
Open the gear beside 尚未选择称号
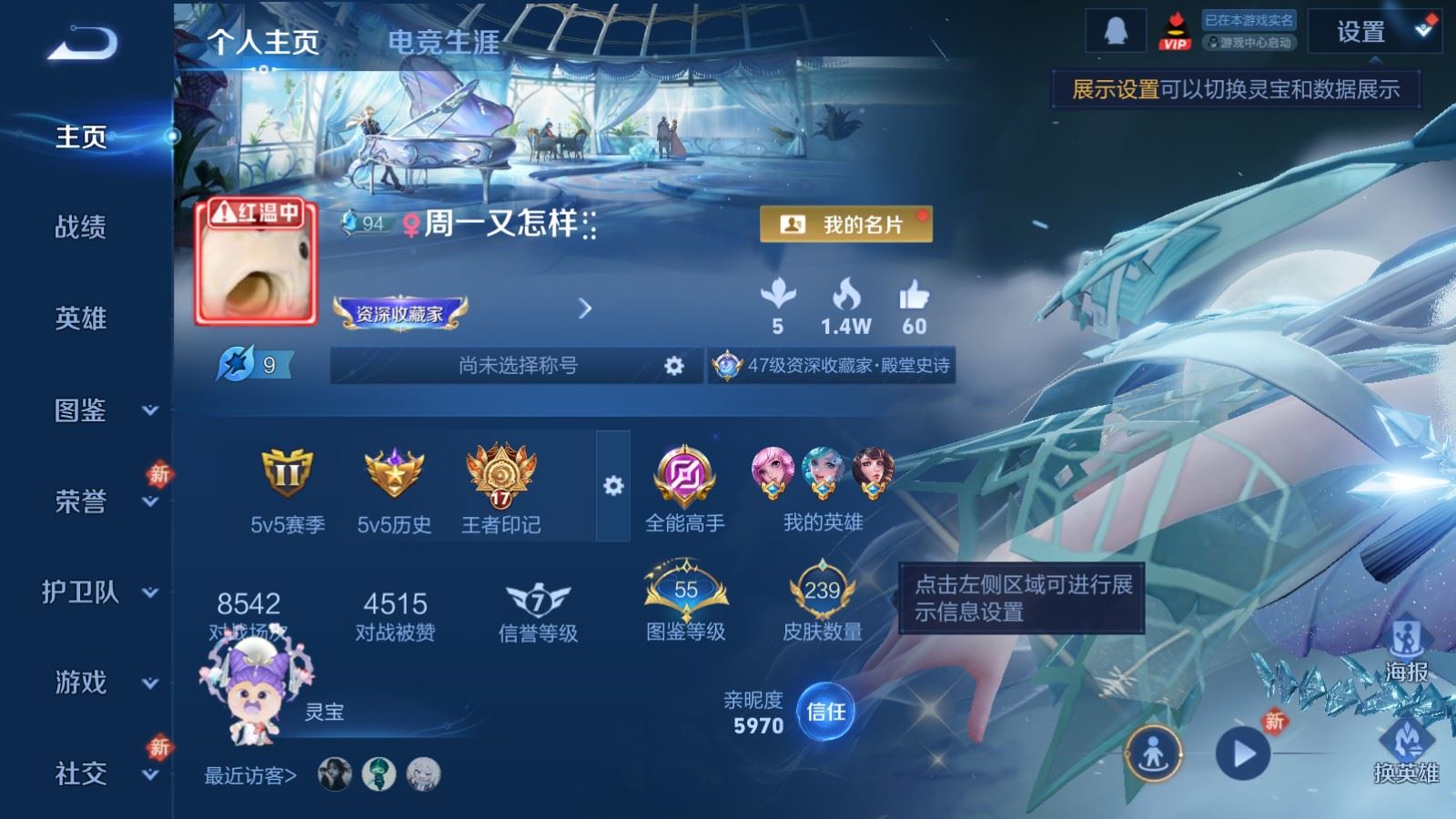(673, 364)
